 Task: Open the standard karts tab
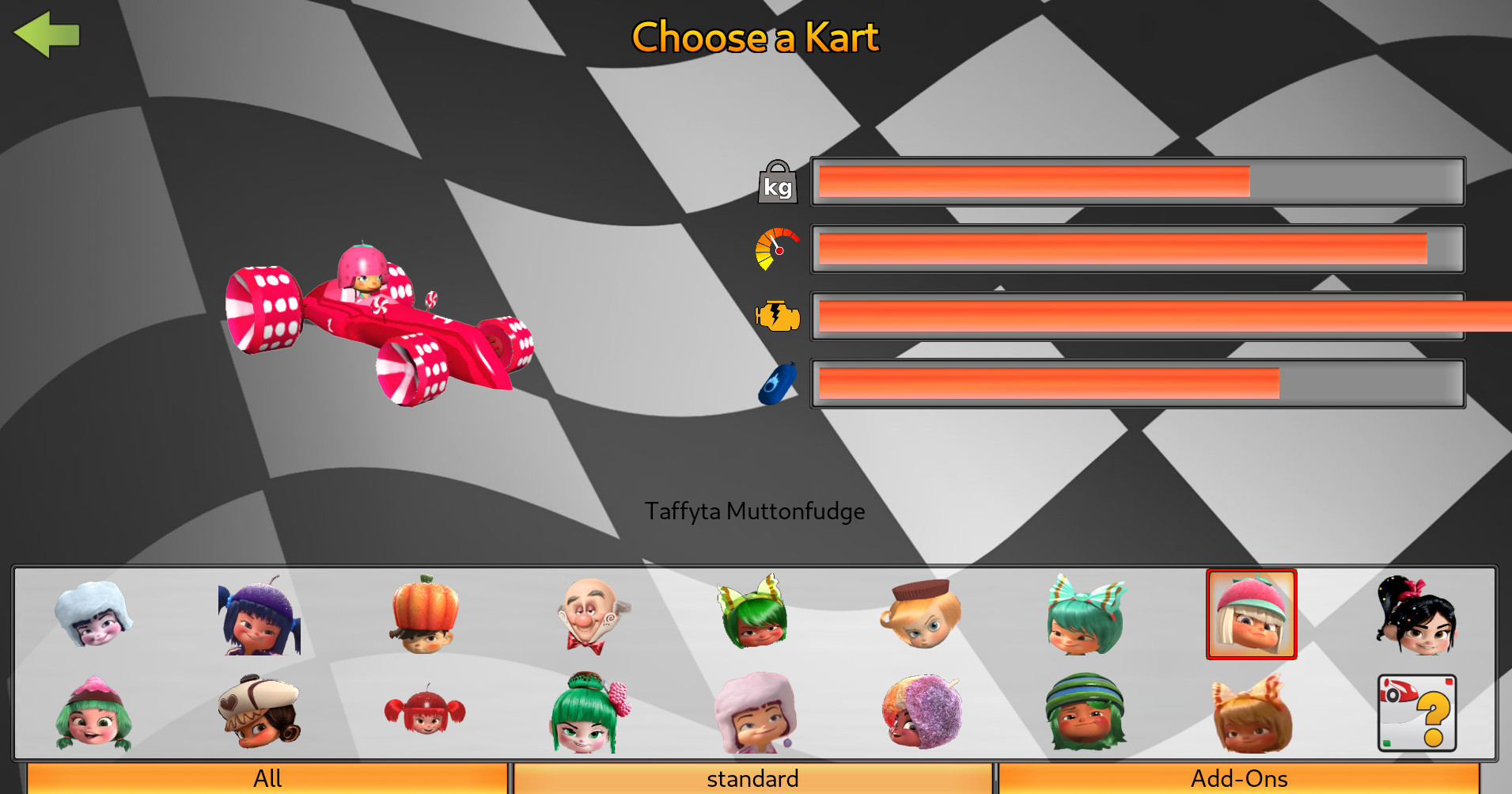coord(752,778)
